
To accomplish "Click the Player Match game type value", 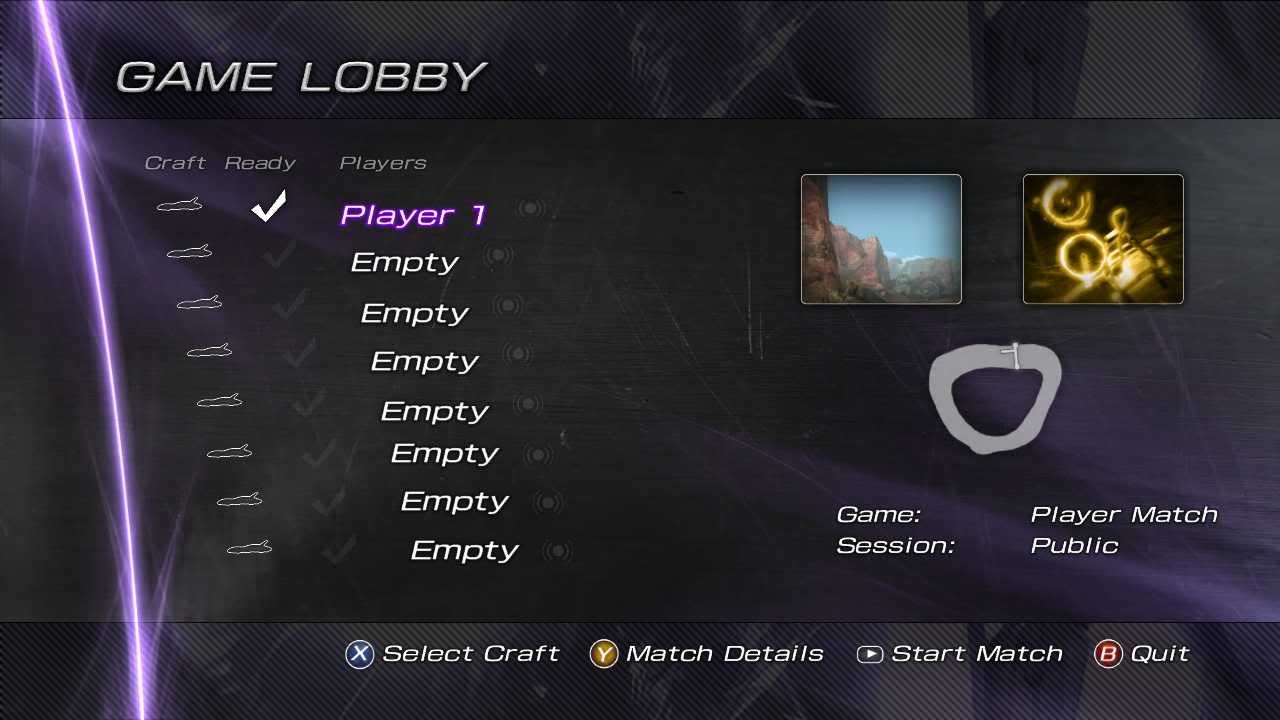I will coord(1123,515).
